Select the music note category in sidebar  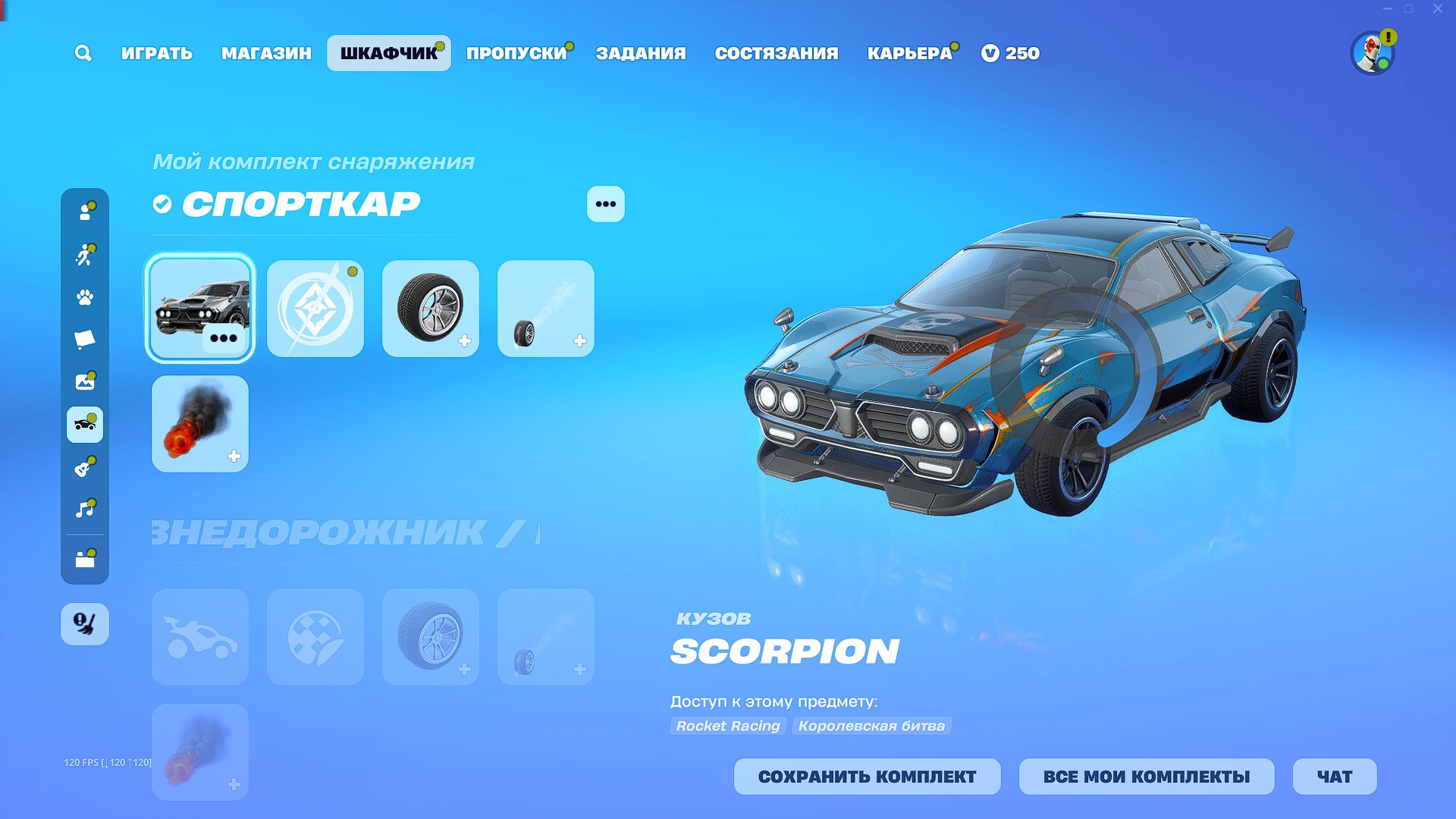85,509
